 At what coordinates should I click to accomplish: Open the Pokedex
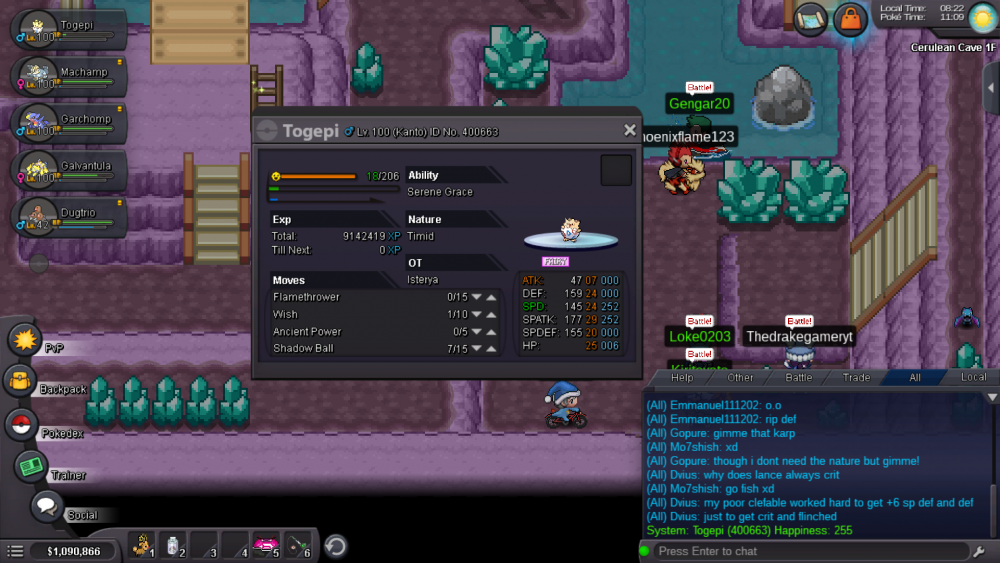(22, 424)
